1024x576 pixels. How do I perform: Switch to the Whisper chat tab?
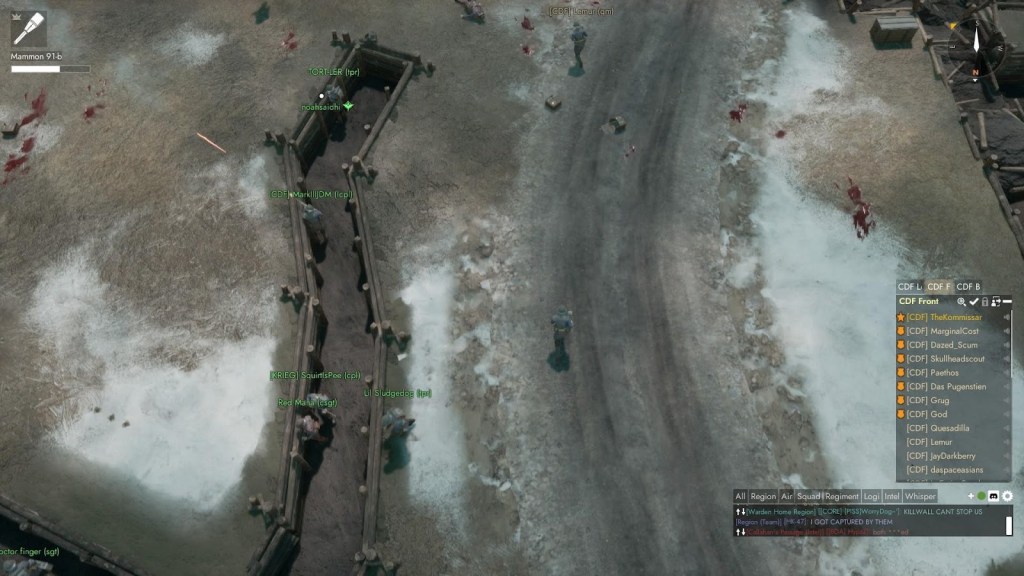(x=921, y=496)
